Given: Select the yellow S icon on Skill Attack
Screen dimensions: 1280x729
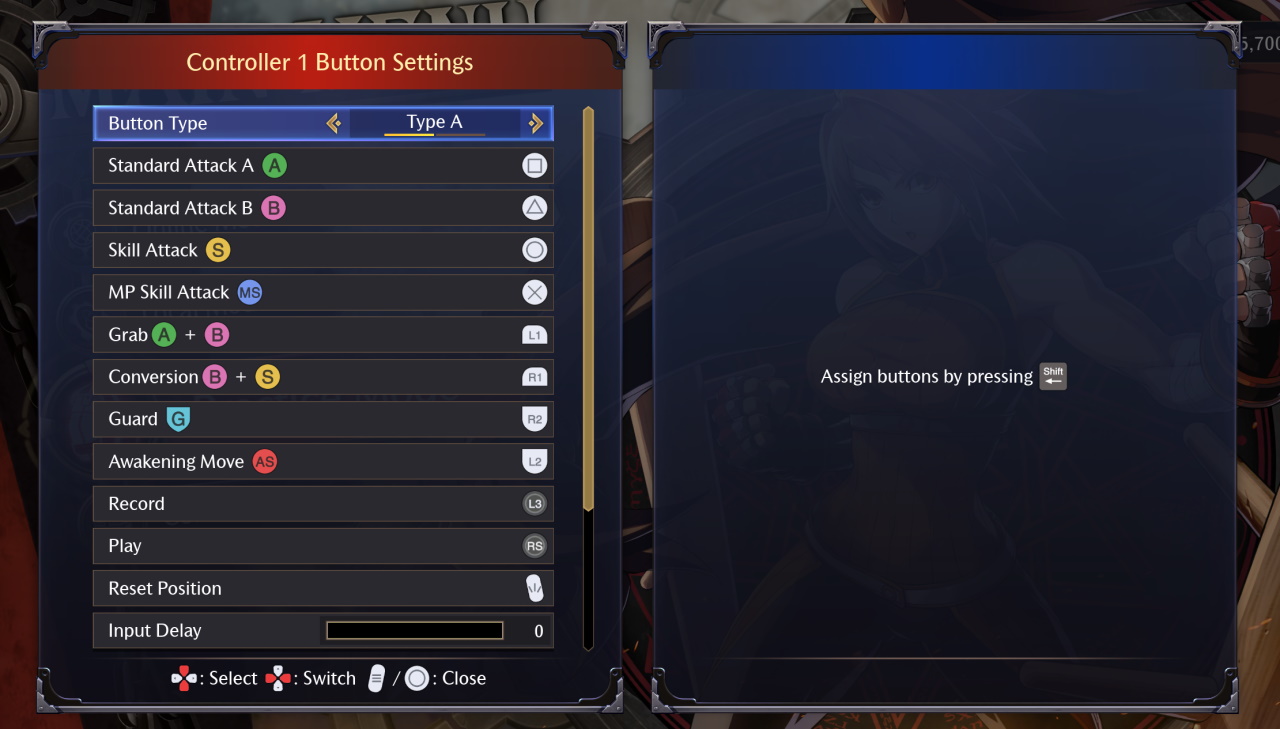Looking at the screenshot, I should pos(218,250).
